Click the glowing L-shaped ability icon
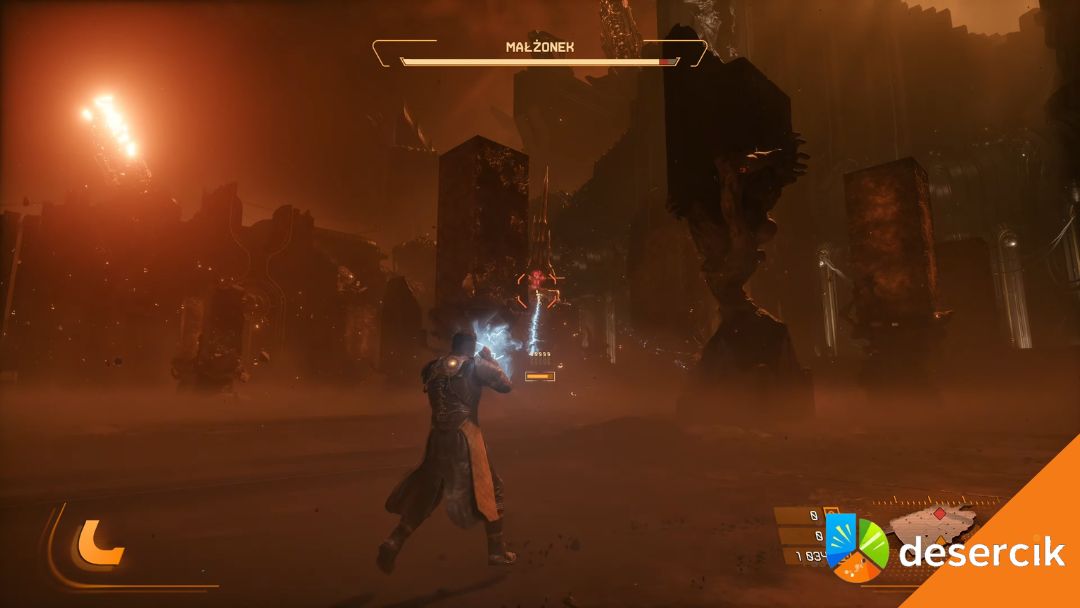The height and width of the screenshot is (608, 1080). [99, 544]
